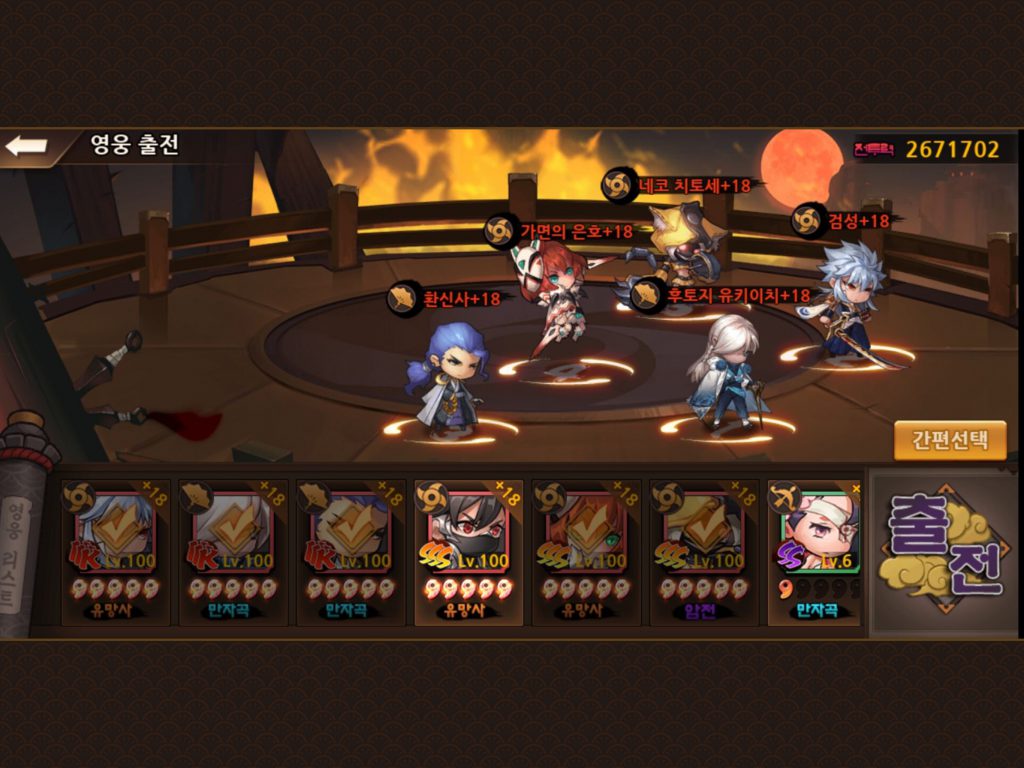
Task: Open the 영웅 리스트 scroll
Action: point(18,540)
